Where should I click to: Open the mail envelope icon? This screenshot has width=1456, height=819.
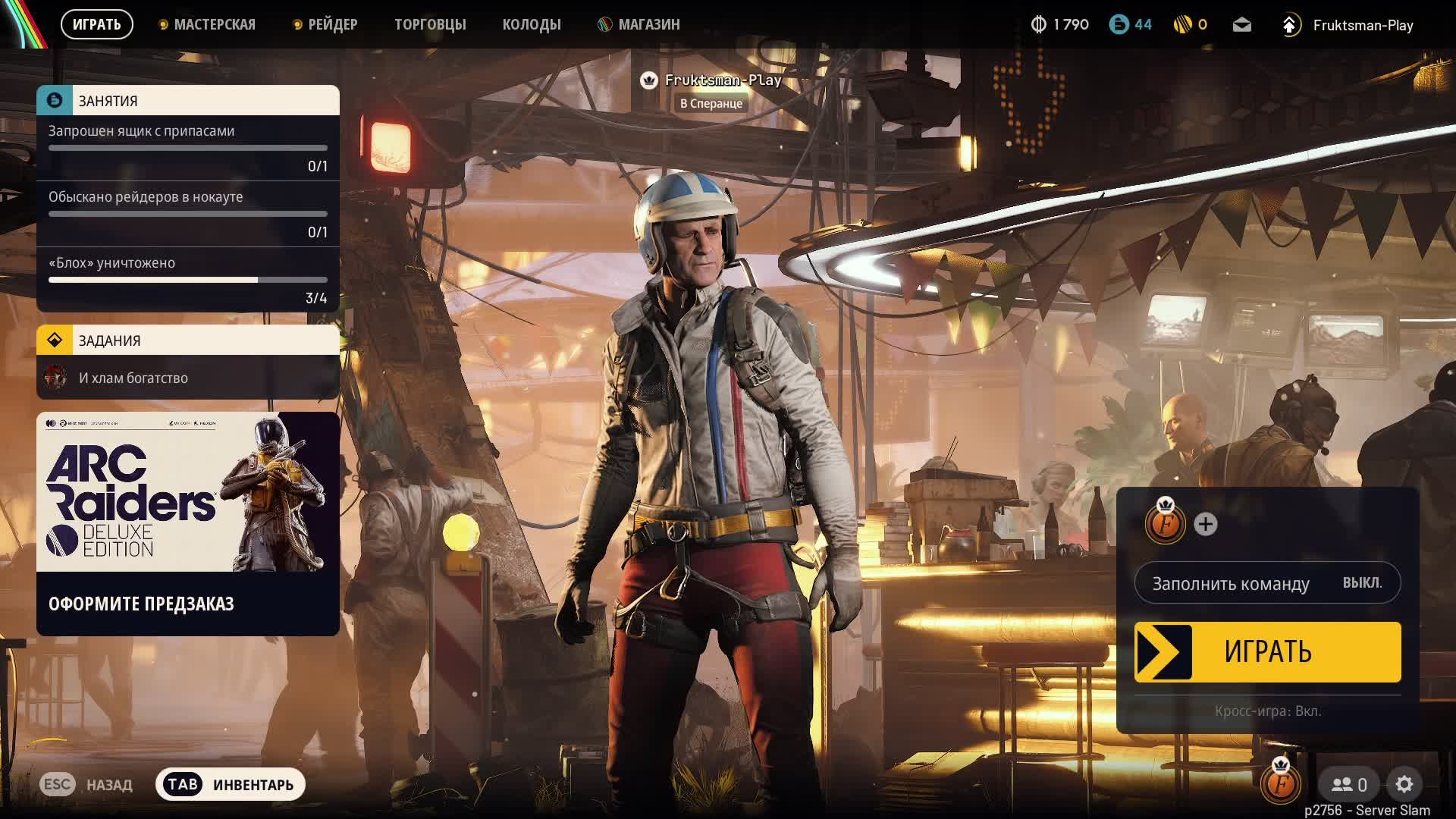[1241, 25]
